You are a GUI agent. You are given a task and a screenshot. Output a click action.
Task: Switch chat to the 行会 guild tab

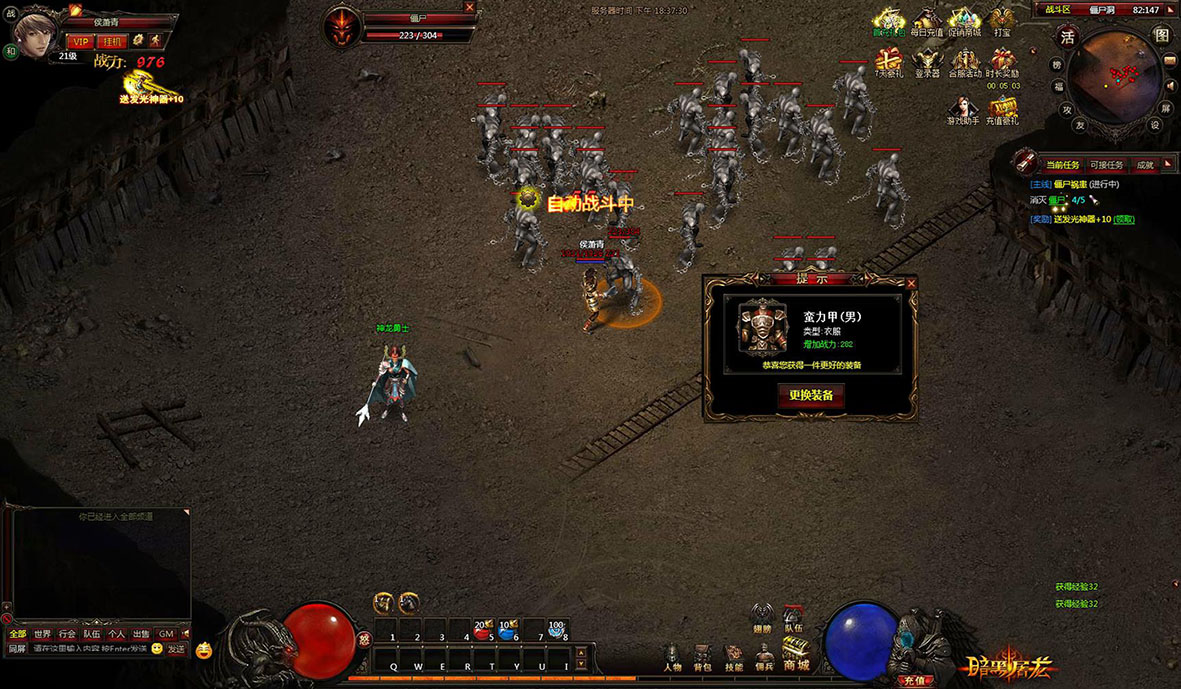click(67, 634)
